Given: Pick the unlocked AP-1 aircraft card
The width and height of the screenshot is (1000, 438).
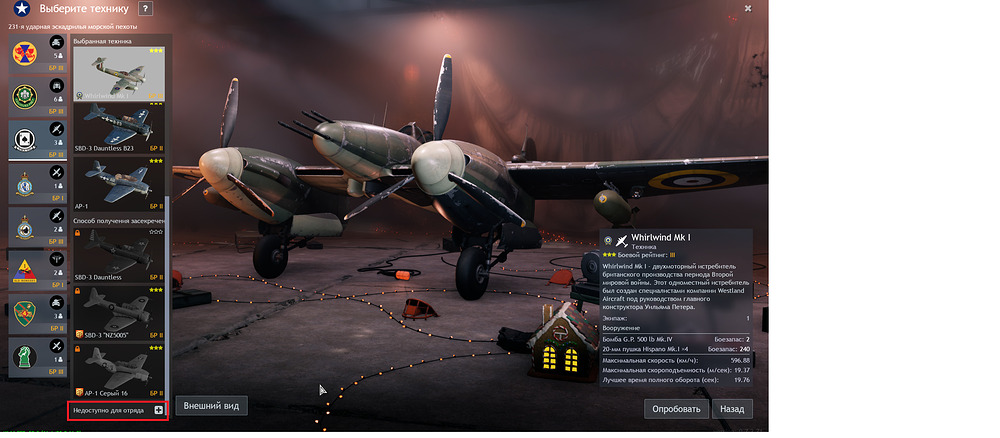Looking at the screenshot, I should tap(119, 183).
